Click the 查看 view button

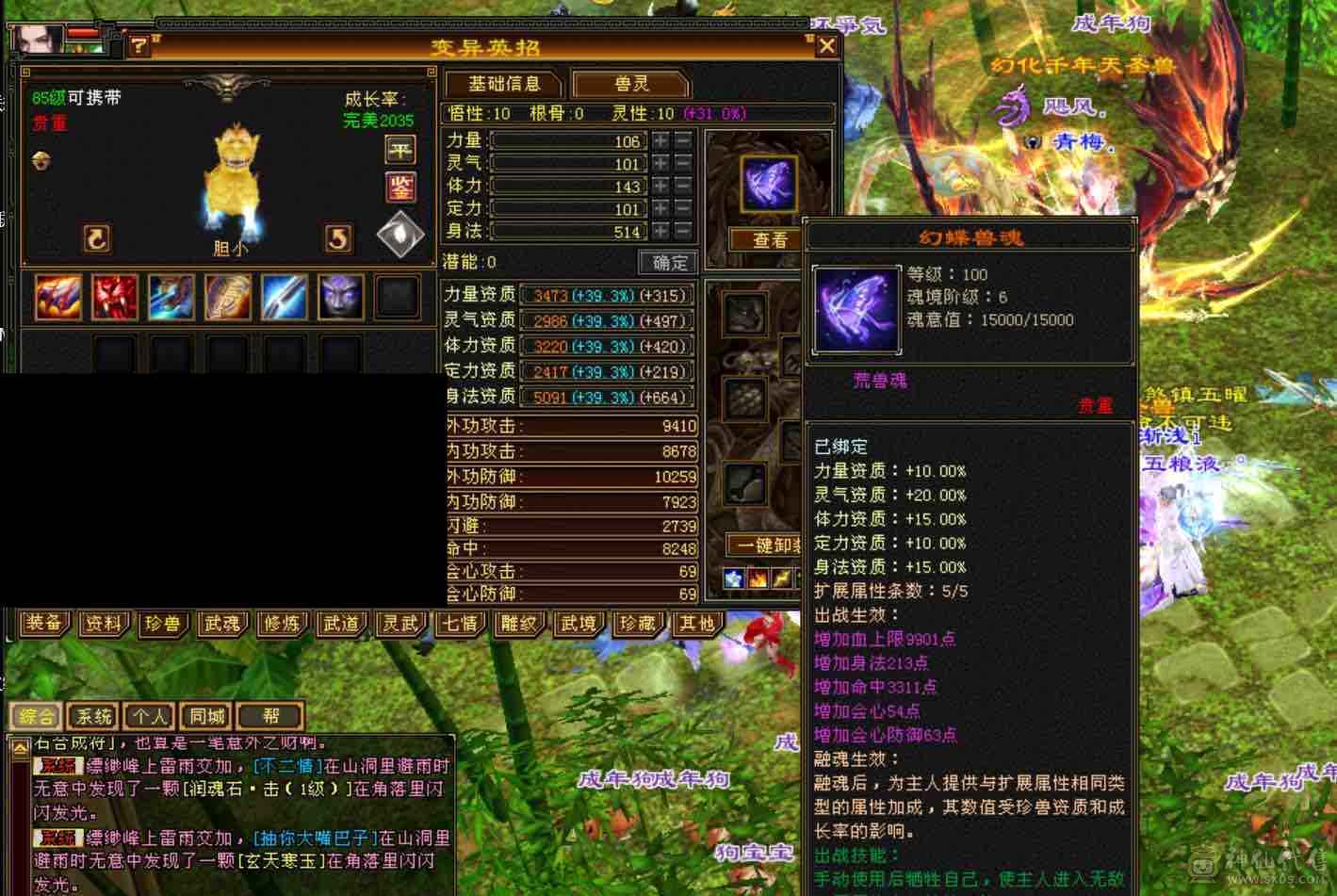768,240
